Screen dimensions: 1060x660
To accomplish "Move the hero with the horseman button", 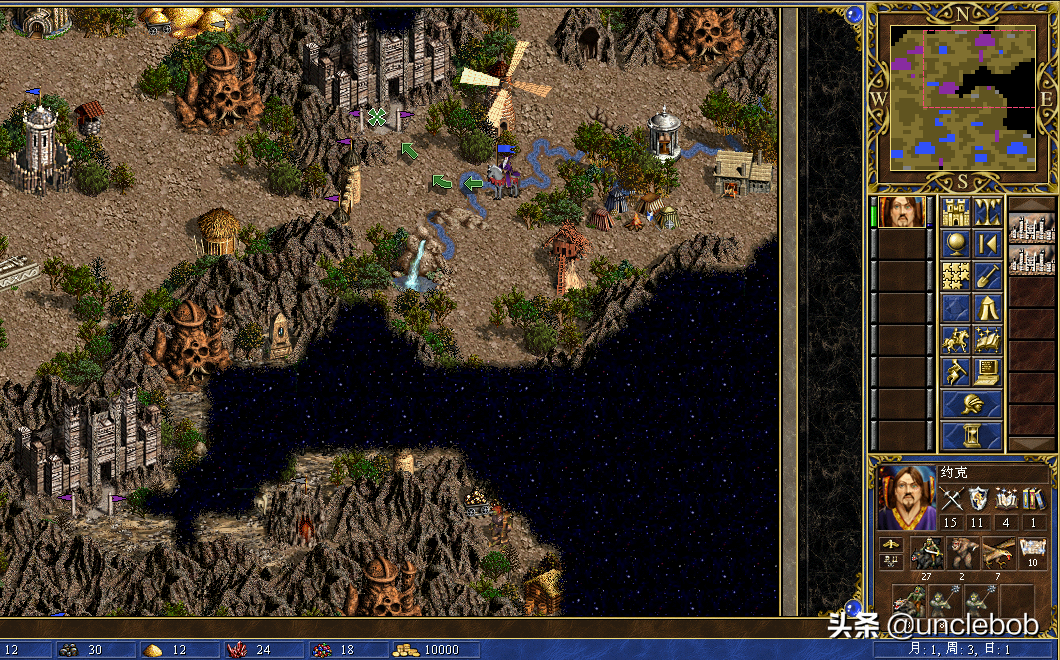I will [957, 340].
